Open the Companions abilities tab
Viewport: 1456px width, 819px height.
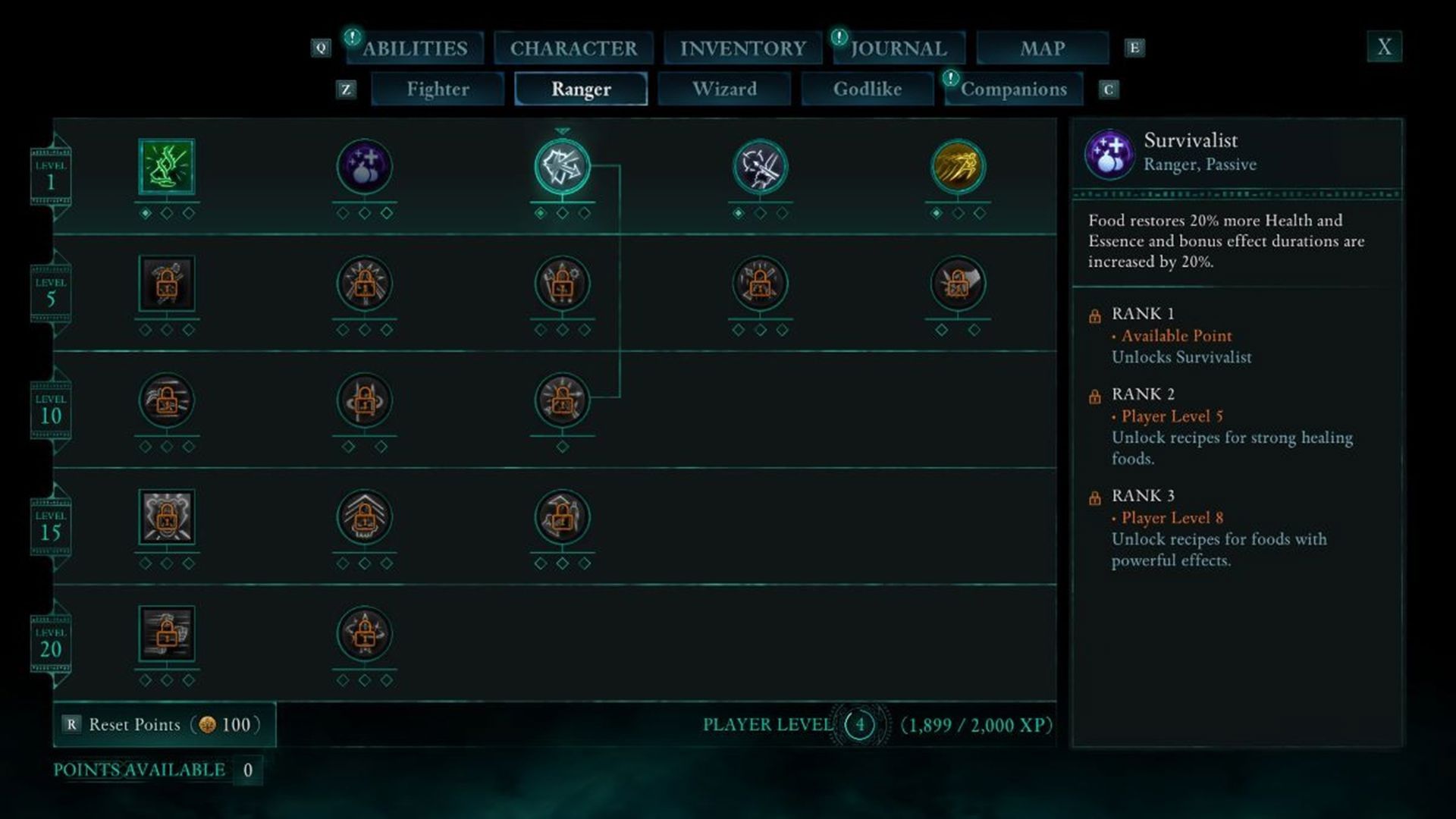[x=1013, y=89]
